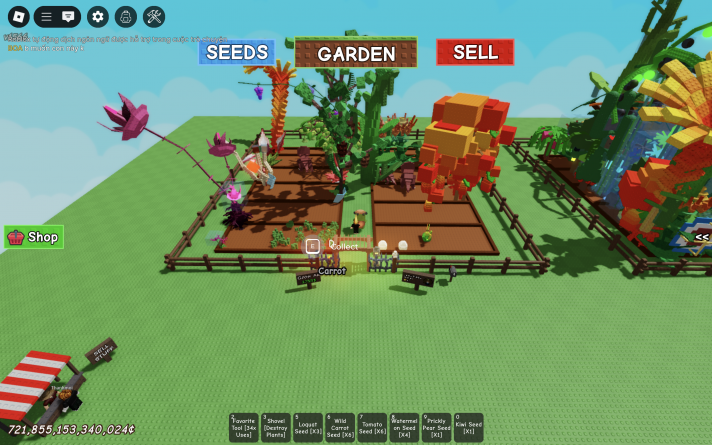Select the Favorite Tool hotbar slot

244,427
